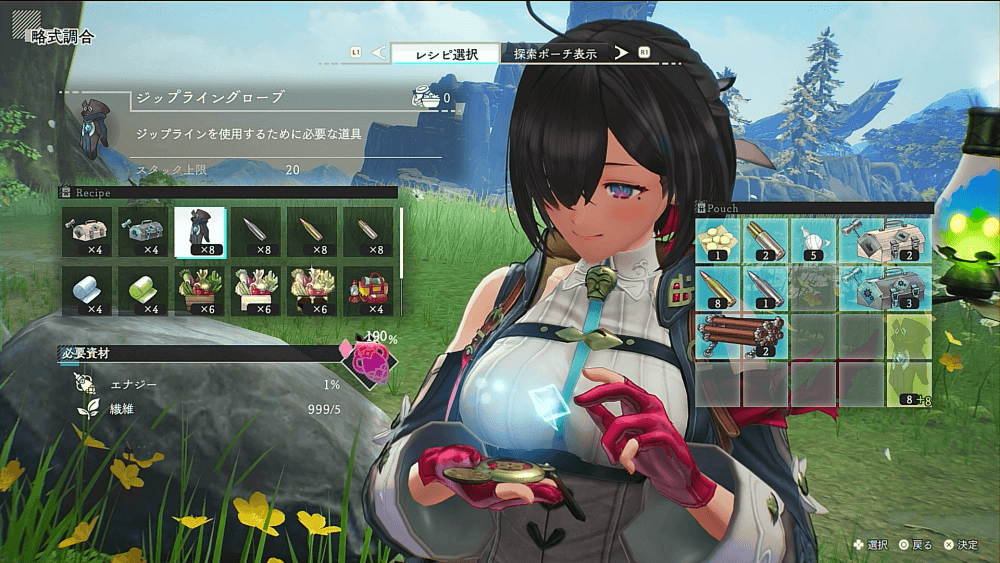This screenshot has width=1000, height=563.
Task: Open the 探索ポーチ表示 tab
Action: (x=555, y=53)
